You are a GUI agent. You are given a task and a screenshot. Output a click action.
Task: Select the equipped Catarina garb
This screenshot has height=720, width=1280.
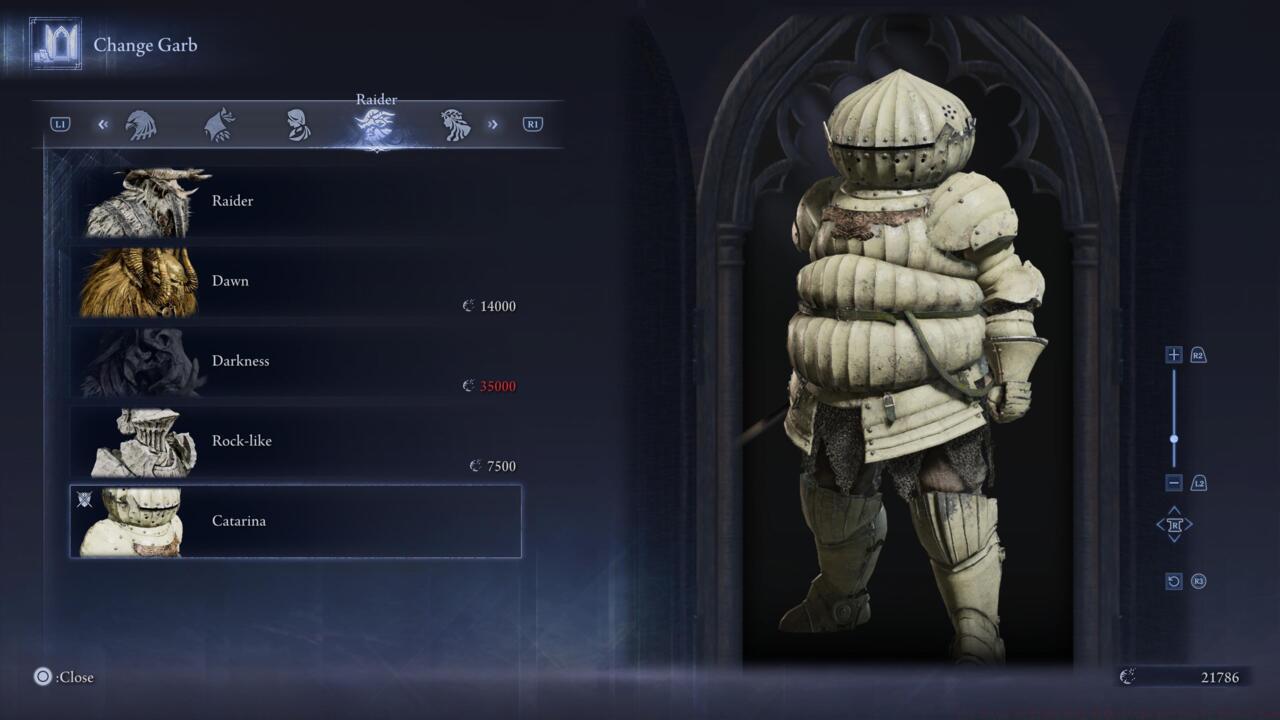click(295, 521)
